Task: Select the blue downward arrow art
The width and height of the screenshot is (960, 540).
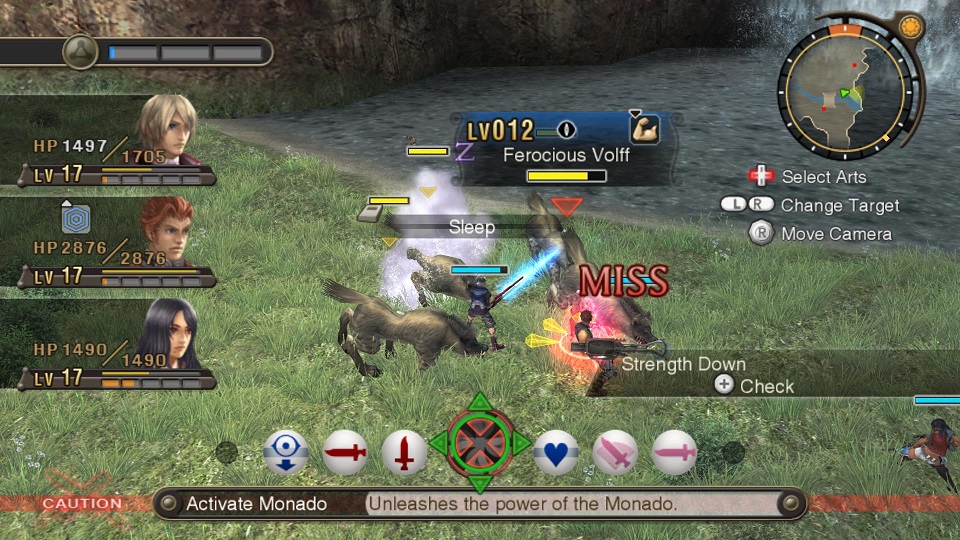Action: 286,454
